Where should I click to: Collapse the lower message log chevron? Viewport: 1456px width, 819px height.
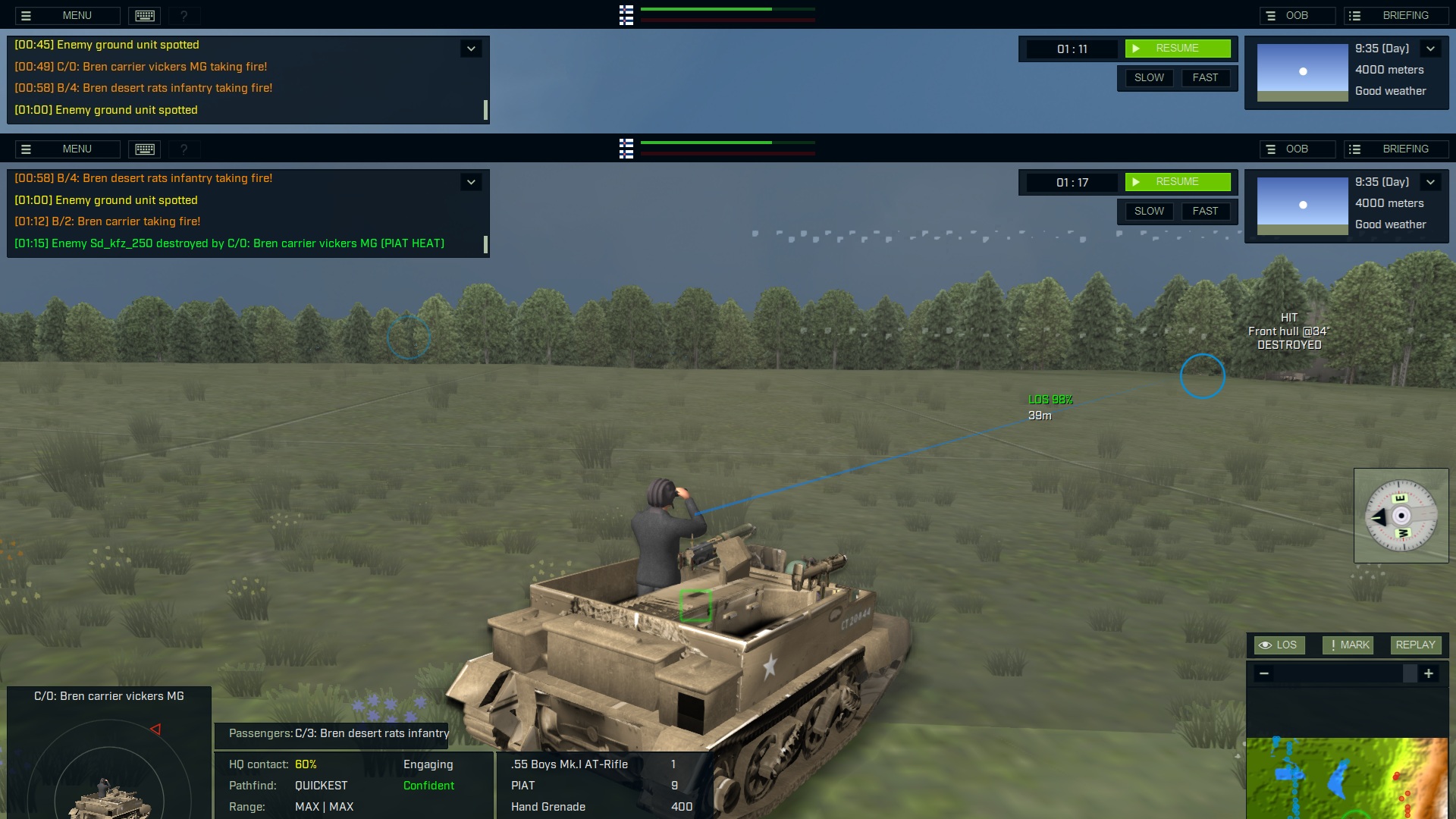pyautogui.click(x=471, y=182)
